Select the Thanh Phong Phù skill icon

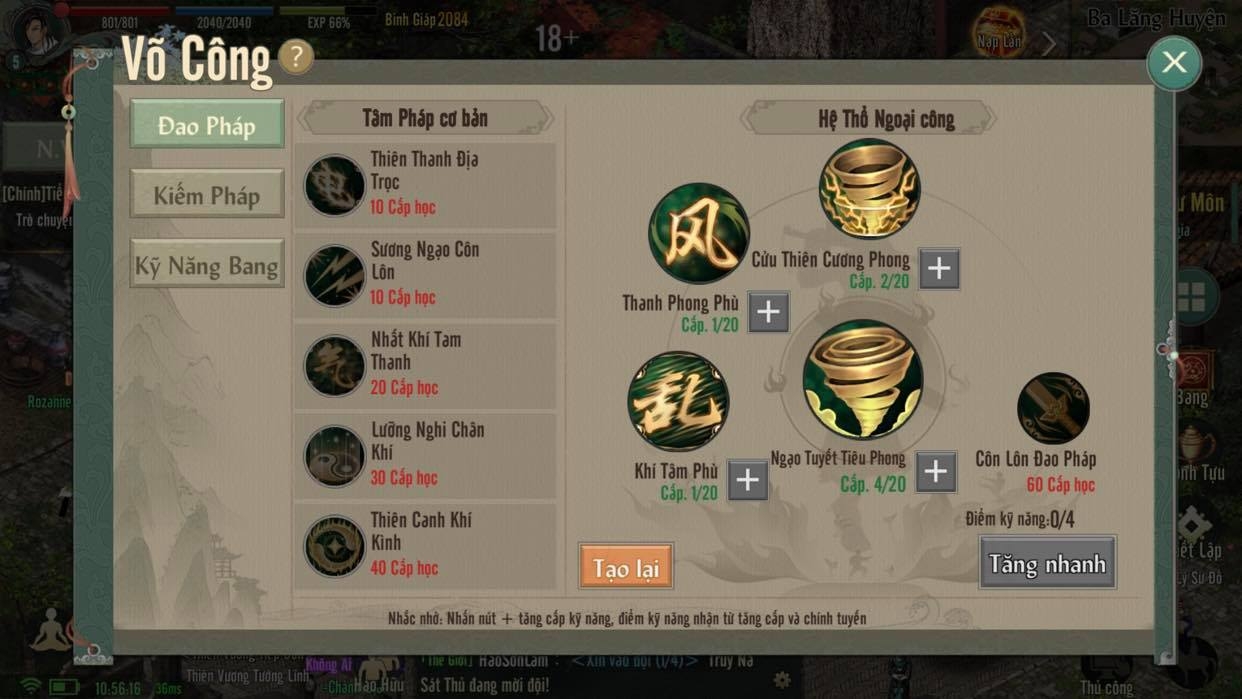[698, 233]
